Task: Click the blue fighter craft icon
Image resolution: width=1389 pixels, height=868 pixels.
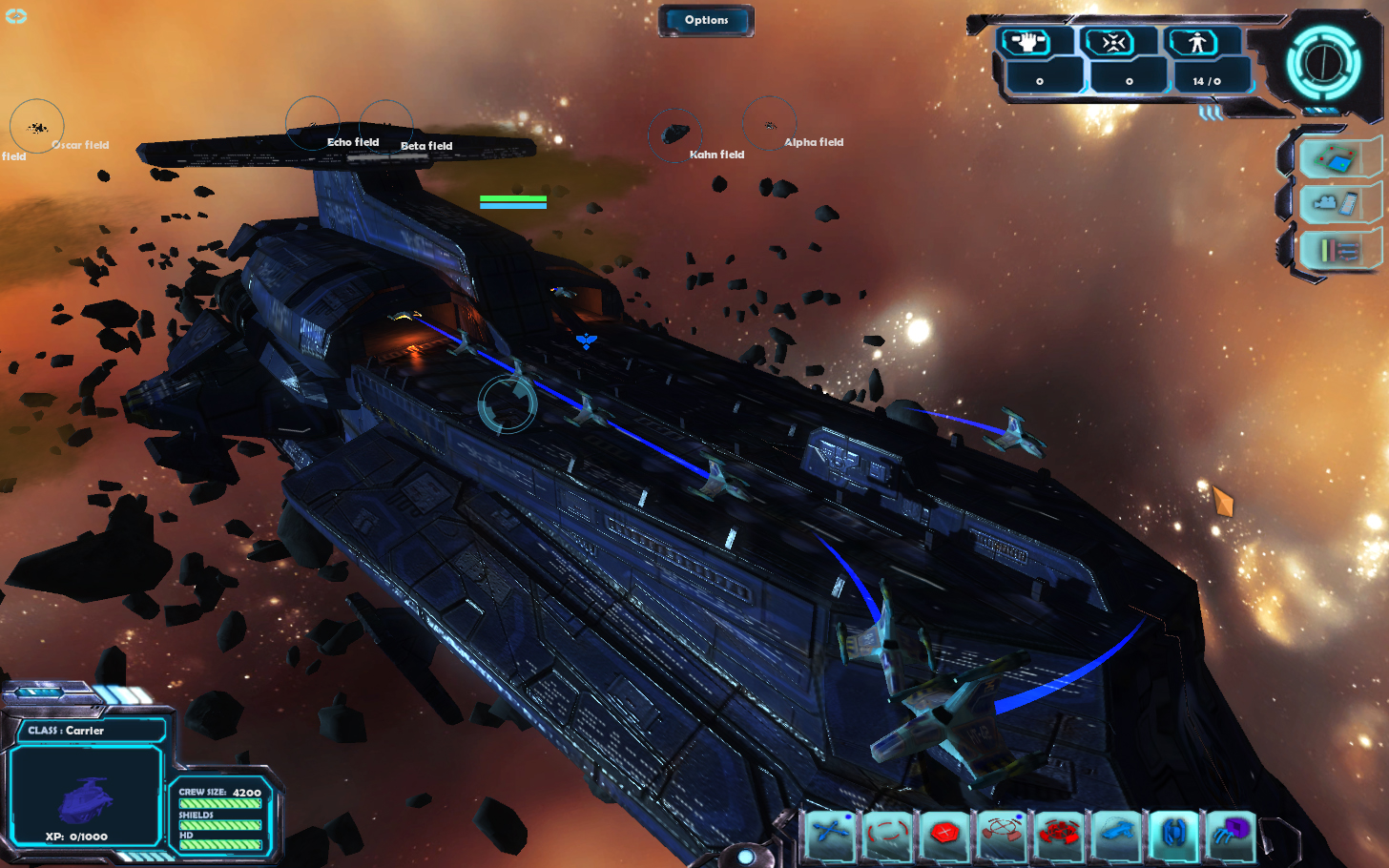Action: click(x=1173, y=833)
